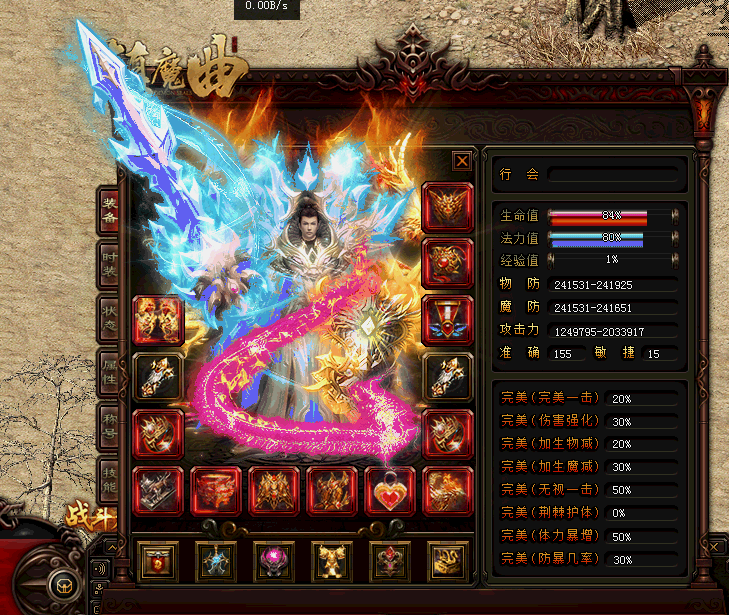Select the heart-shaped gem slot
The height and width of the screenshot is (615, 729).
389,491
